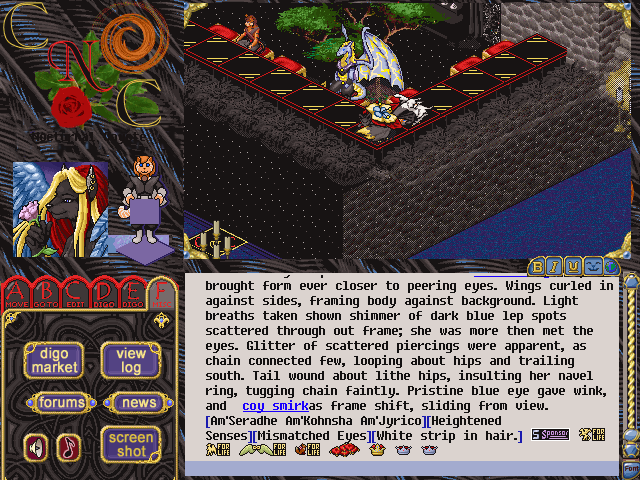Click the Sponsor badge in the description
640x480 pixels.
point(551,435)
